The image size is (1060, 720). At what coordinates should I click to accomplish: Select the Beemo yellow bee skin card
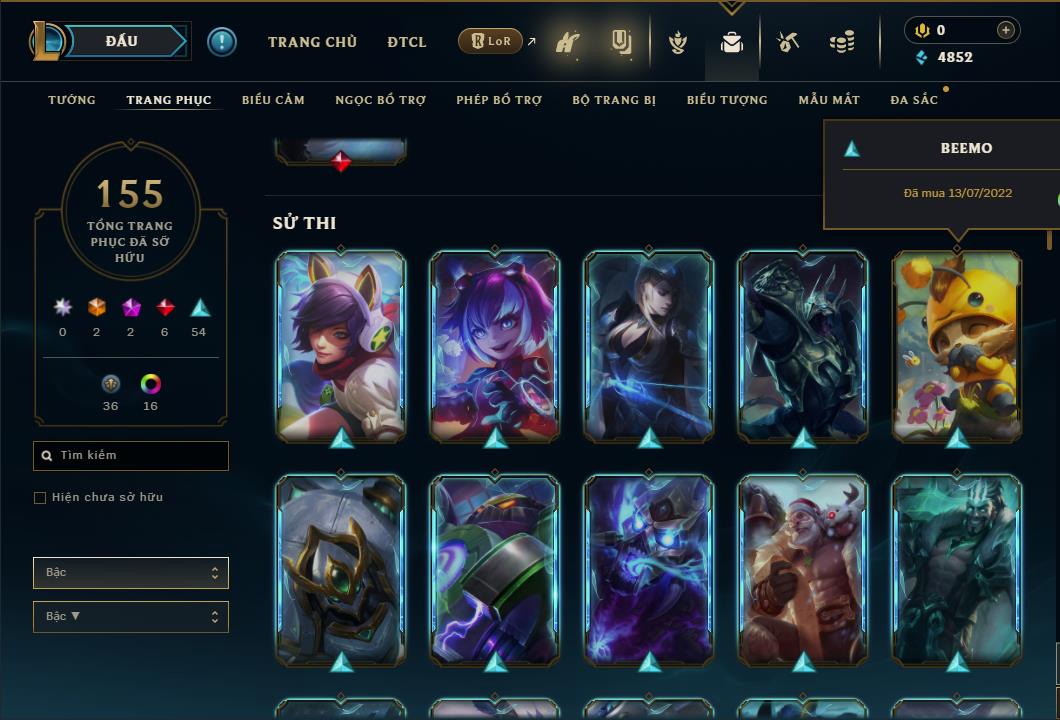click(x=957, y=343)
